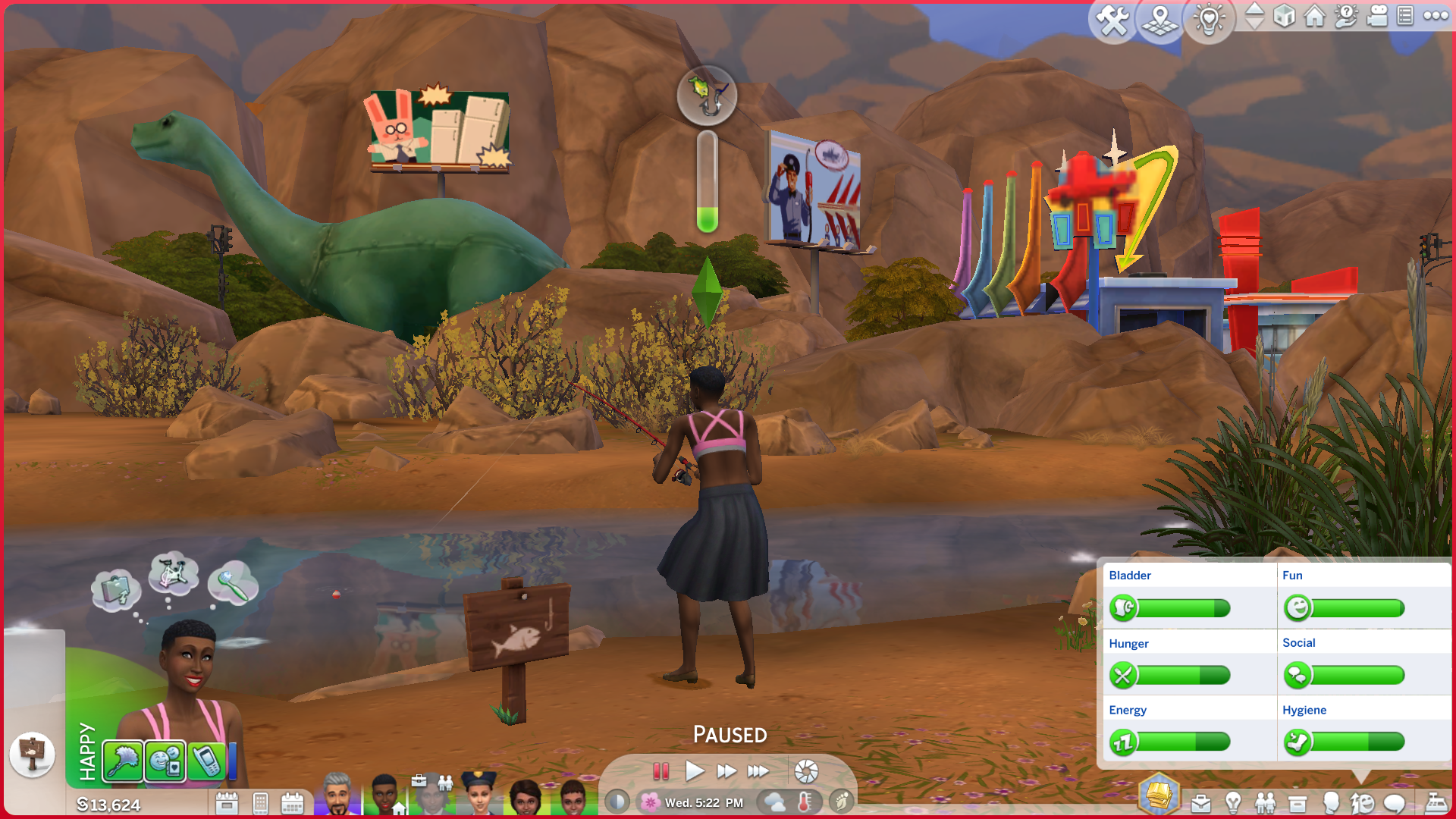The width and height of the screenshot is (1456, 819).
Task: Open the Sim inventory box panel
Action: click(1298, 803)
